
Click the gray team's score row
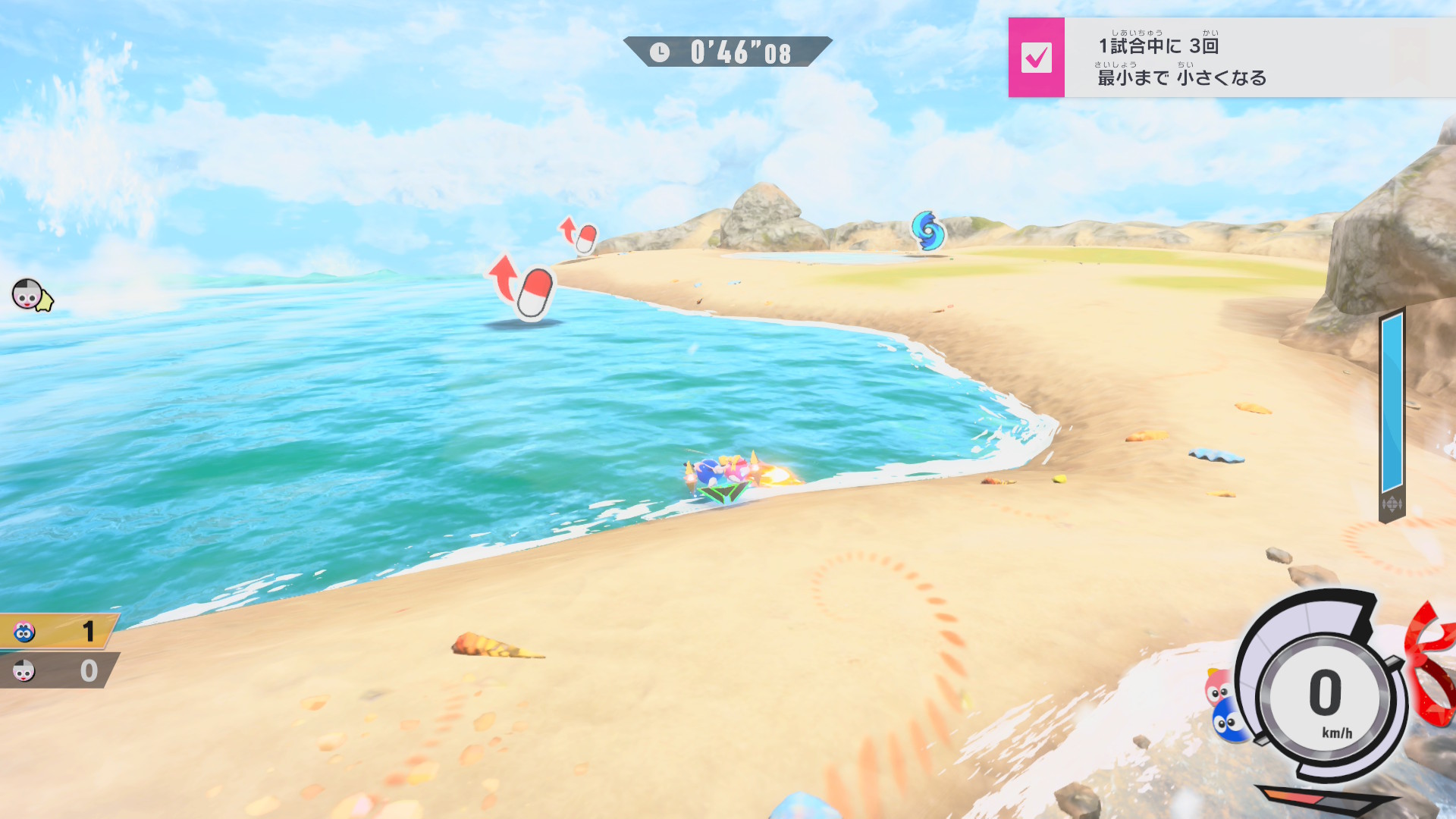coord(58,671)
